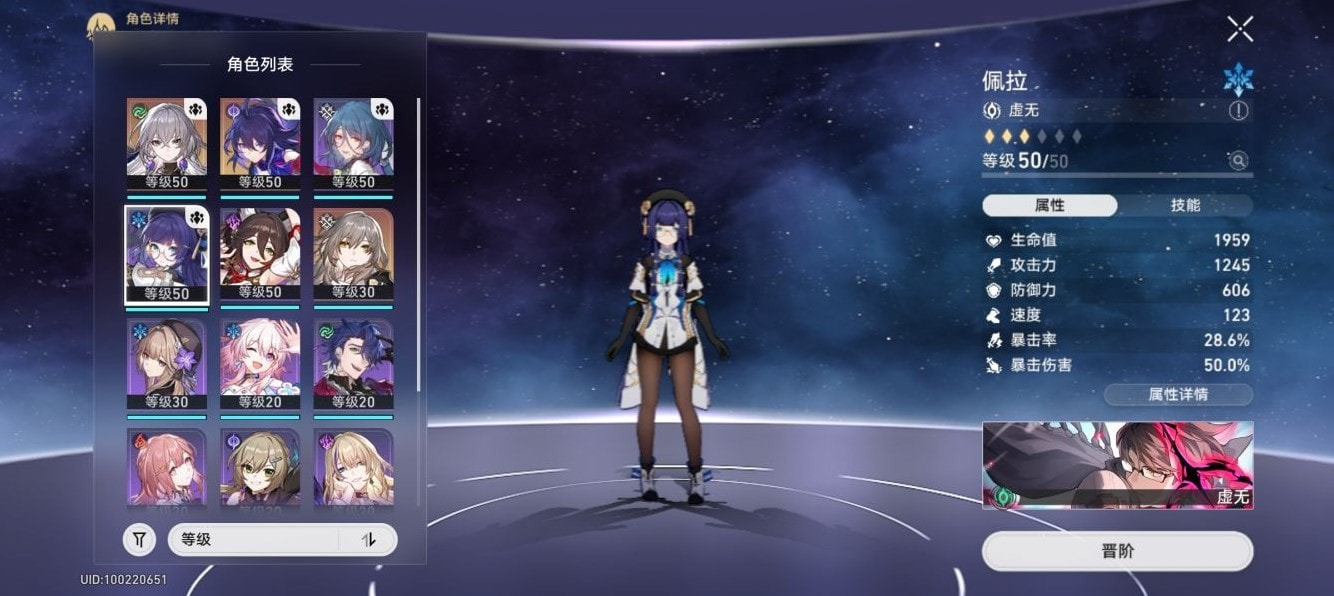Screen dimensions: 1334x596
Task: Open the character list filter funnel
Action: [x=139, y=540]
